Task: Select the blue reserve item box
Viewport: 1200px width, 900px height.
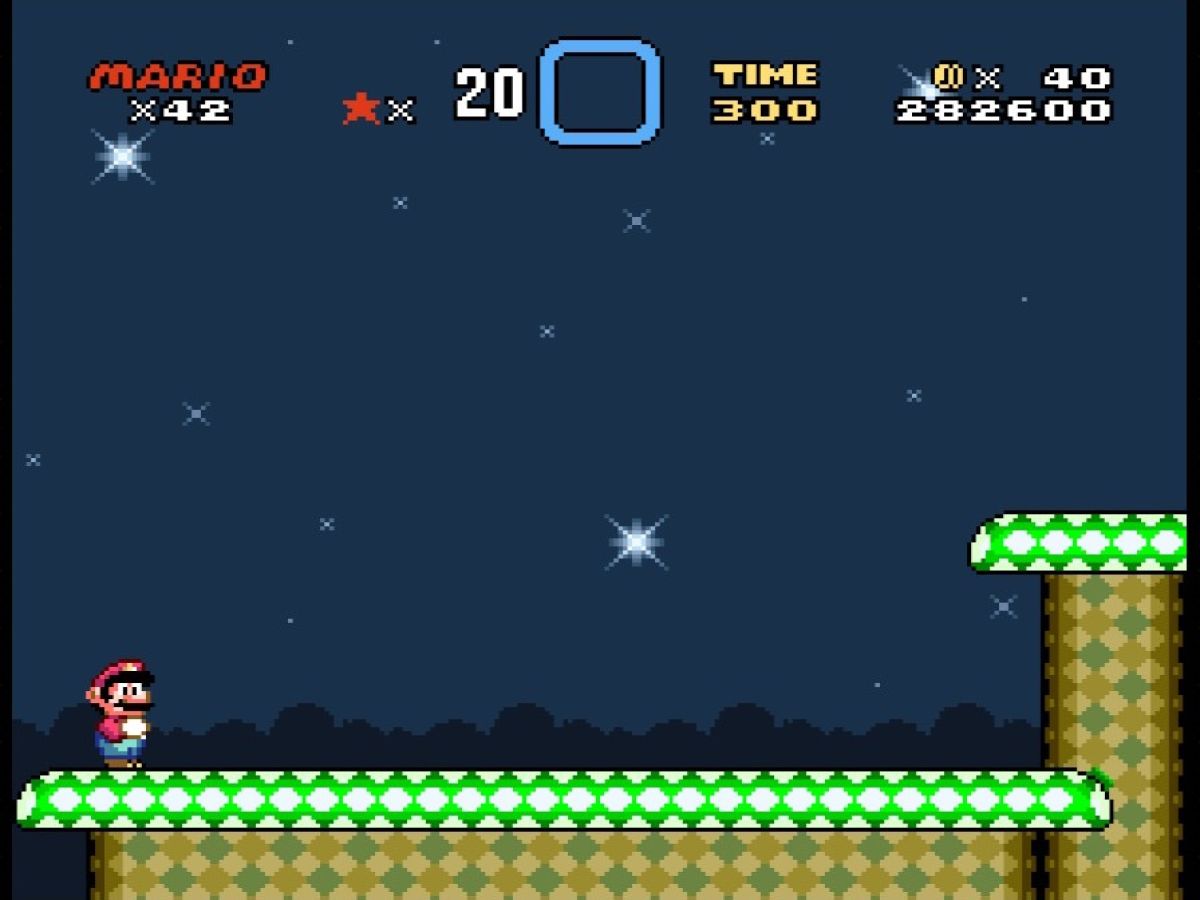Action: point(600,92)
